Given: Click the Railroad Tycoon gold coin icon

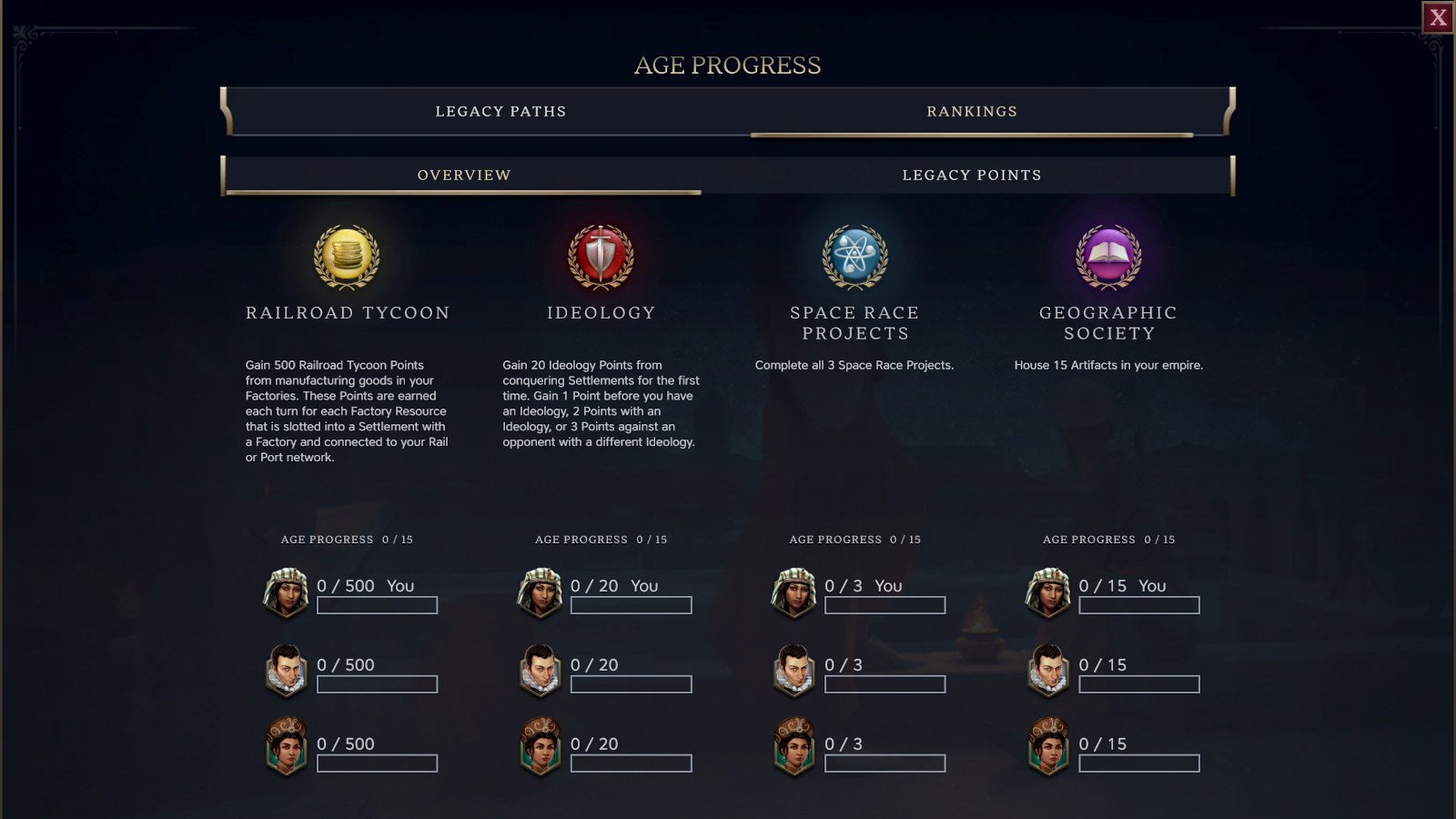Looking at the screenshot, I should [x=347, y=257].
